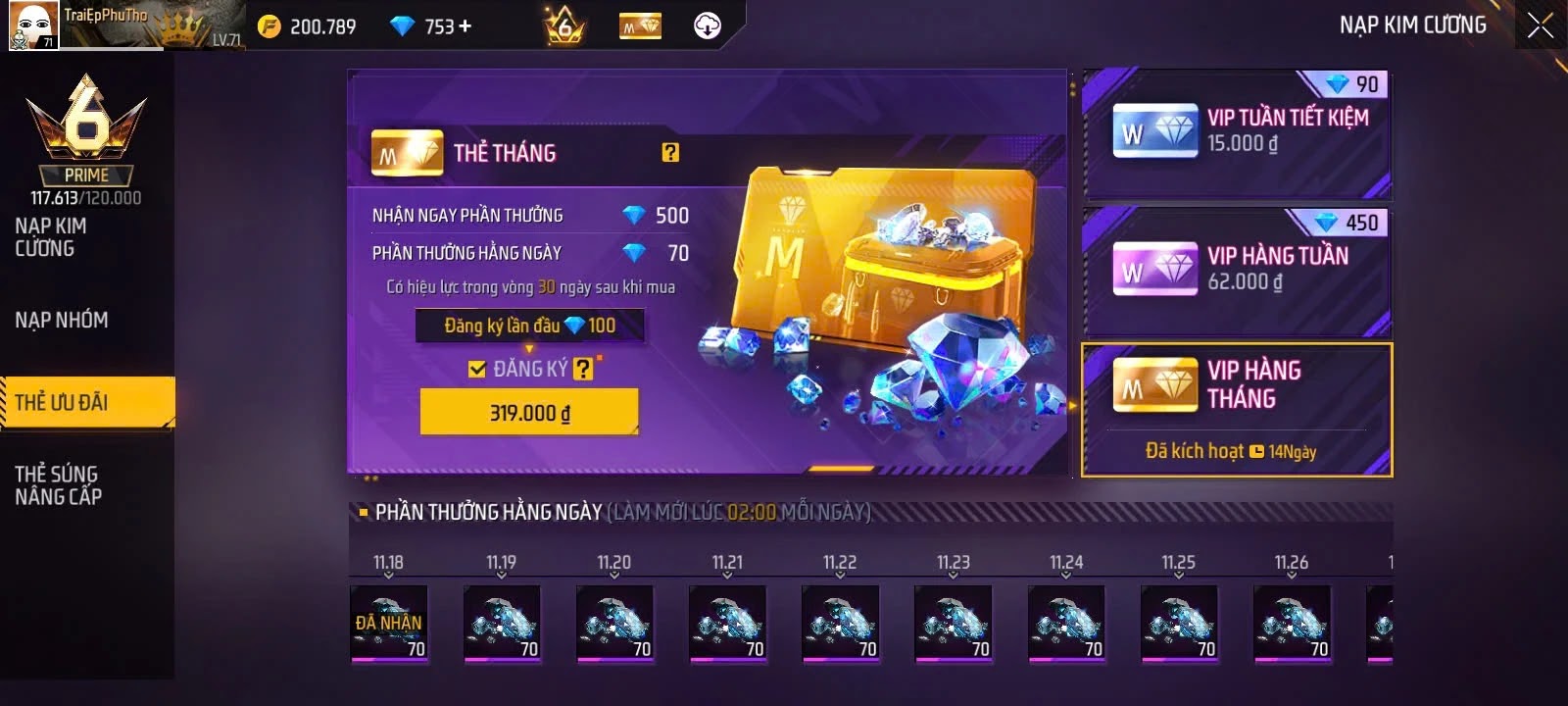Image resolution: width=1568 pixels, height=706 pixels.
Task: Close the diamond top-up screen
Action: 1540,25
